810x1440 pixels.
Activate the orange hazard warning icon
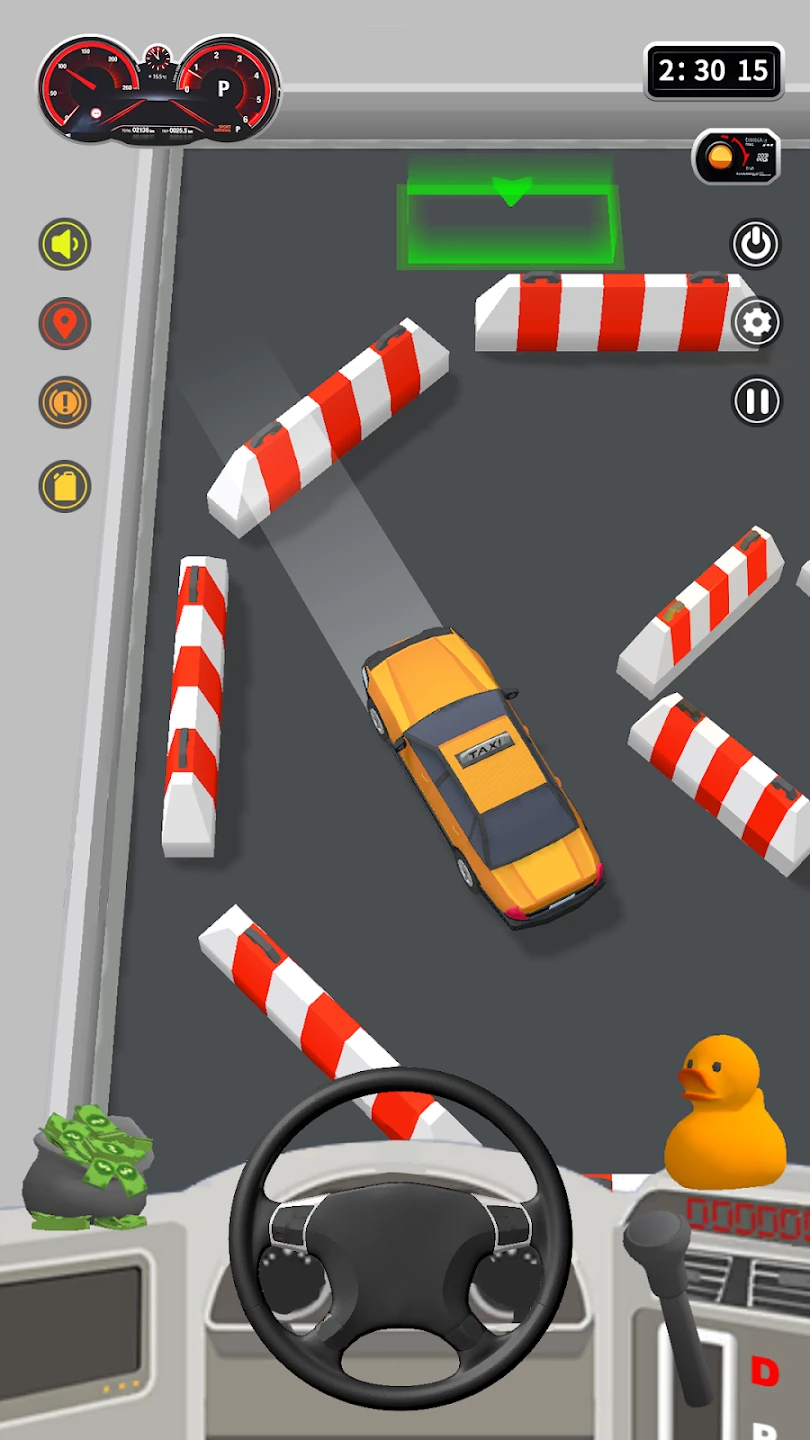tap(65, 403)
